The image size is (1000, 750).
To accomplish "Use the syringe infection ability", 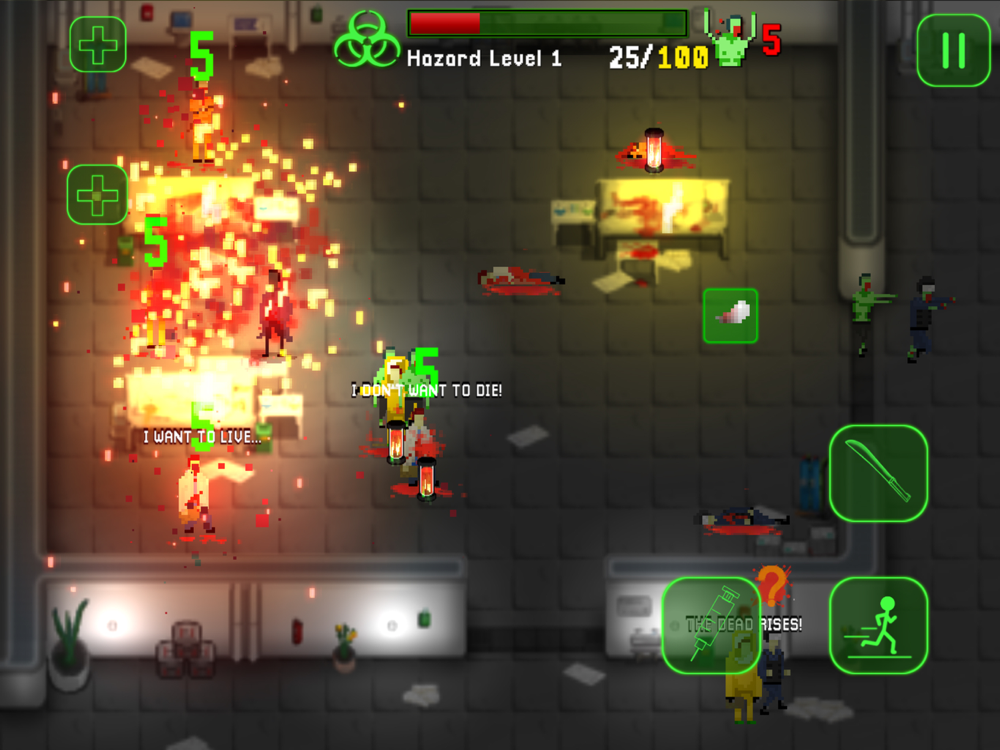I will [711, 625].
